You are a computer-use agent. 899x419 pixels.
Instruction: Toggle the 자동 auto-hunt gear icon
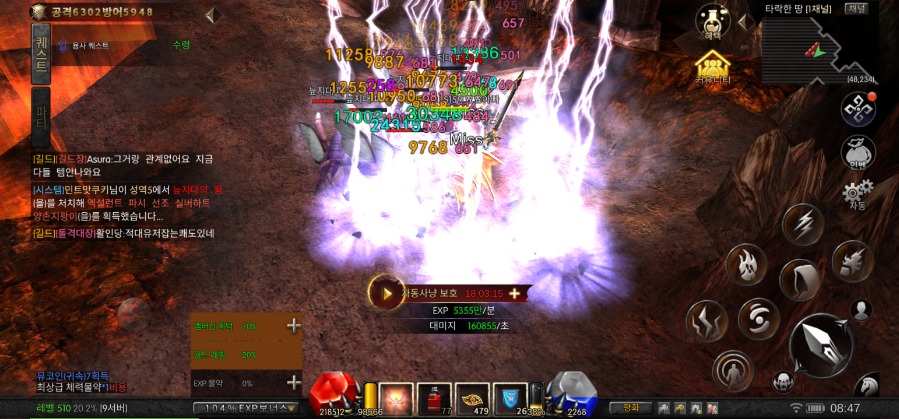click(857, 192)
